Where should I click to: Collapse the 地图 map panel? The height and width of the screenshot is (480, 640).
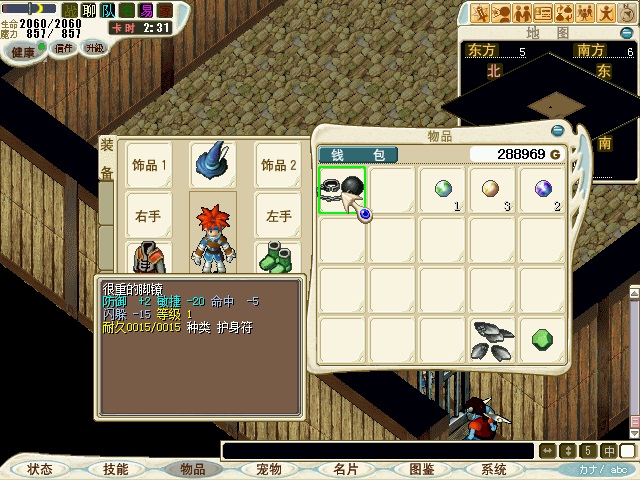[x=628, y=32]
